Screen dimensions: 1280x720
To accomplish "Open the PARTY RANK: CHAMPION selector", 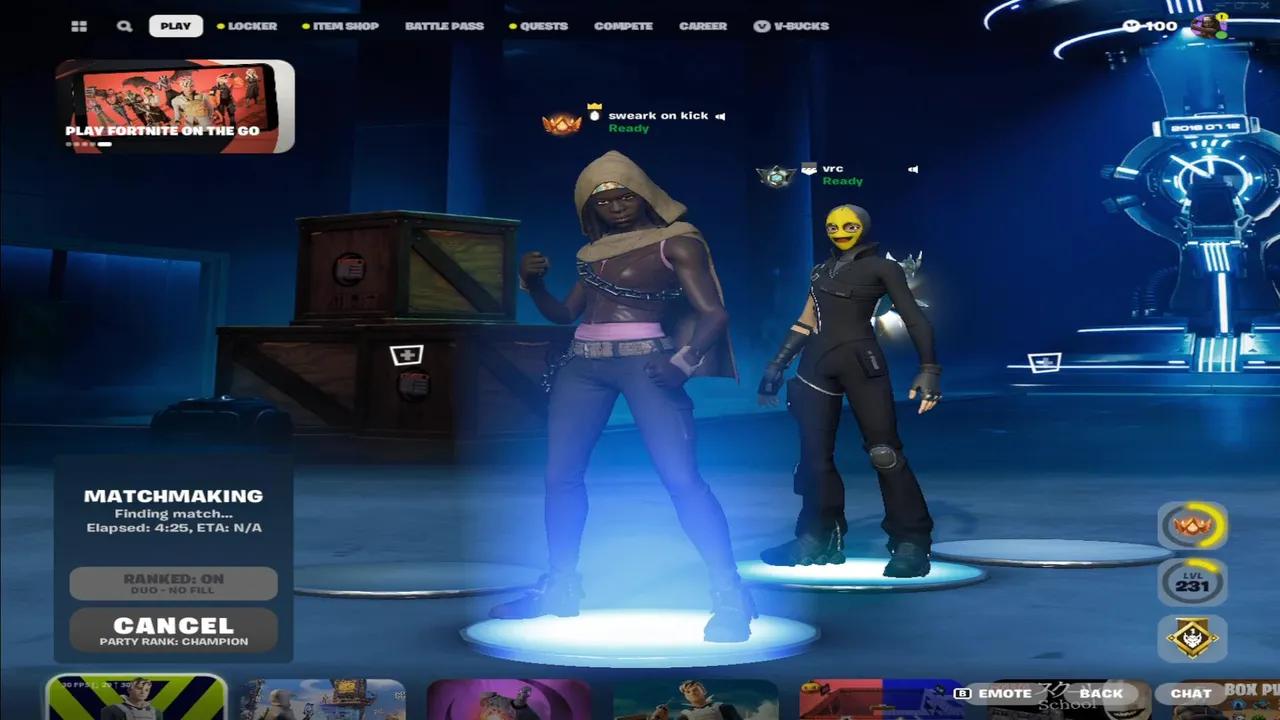I will 173,641.
